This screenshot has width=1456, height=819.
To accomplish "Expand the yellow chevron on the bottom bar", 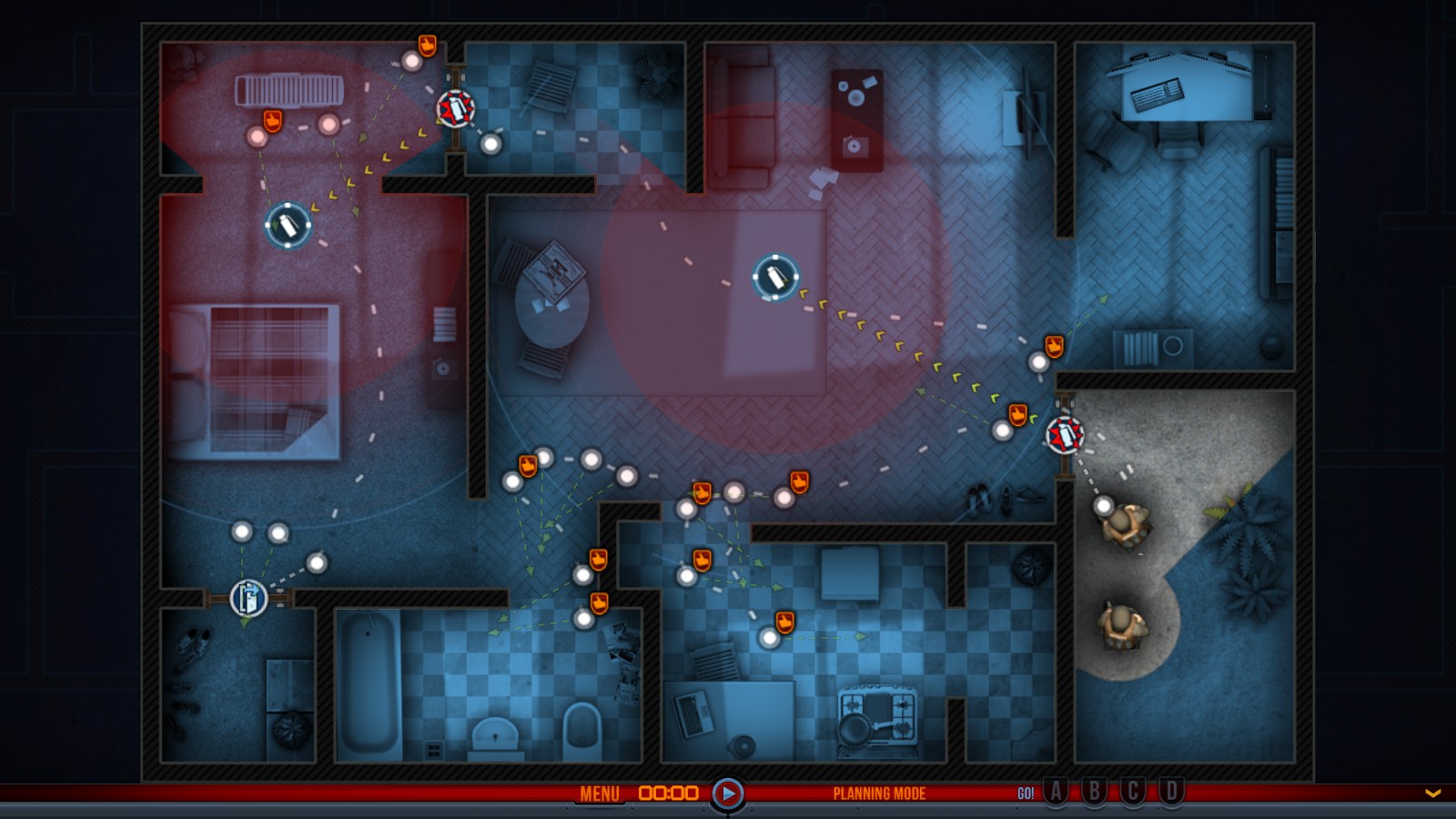I will tap(1433, 794).
